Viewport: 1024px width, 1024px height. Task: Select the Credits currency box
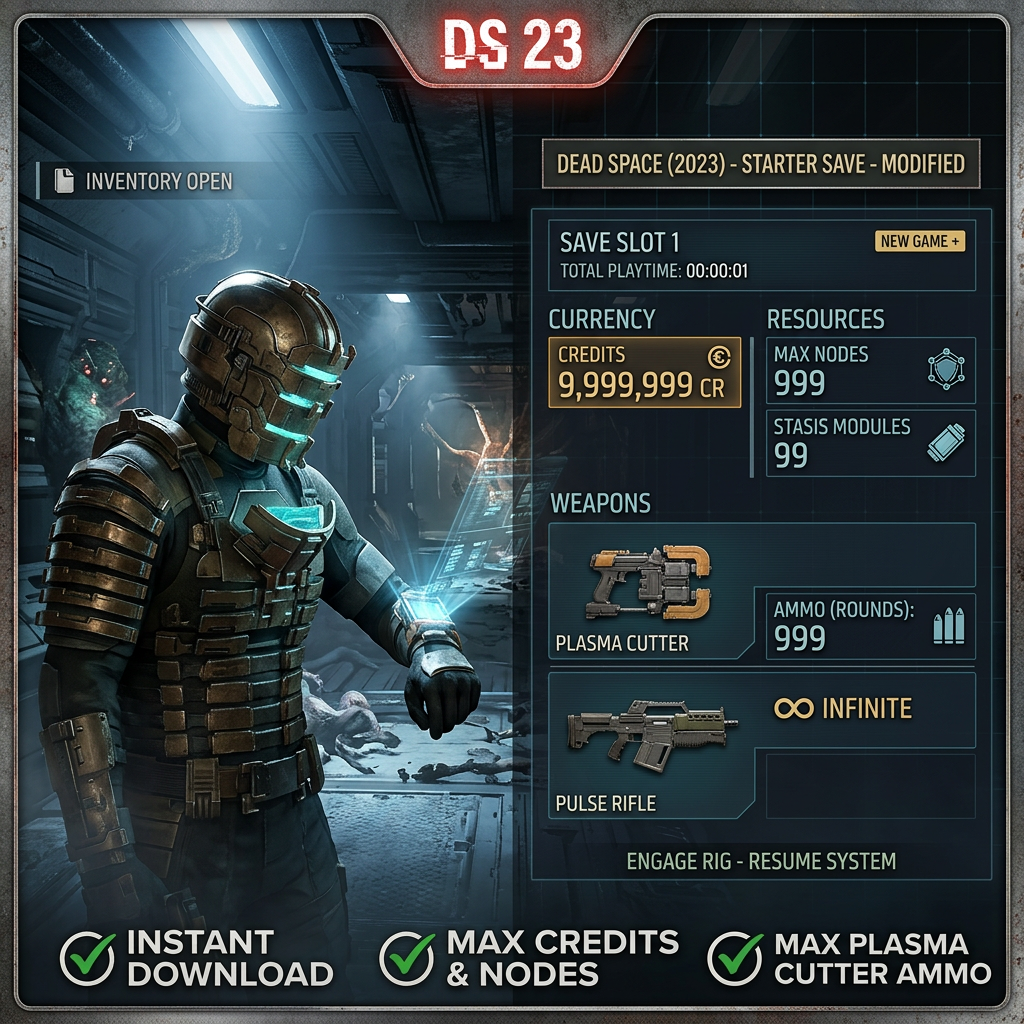[645, 372]
